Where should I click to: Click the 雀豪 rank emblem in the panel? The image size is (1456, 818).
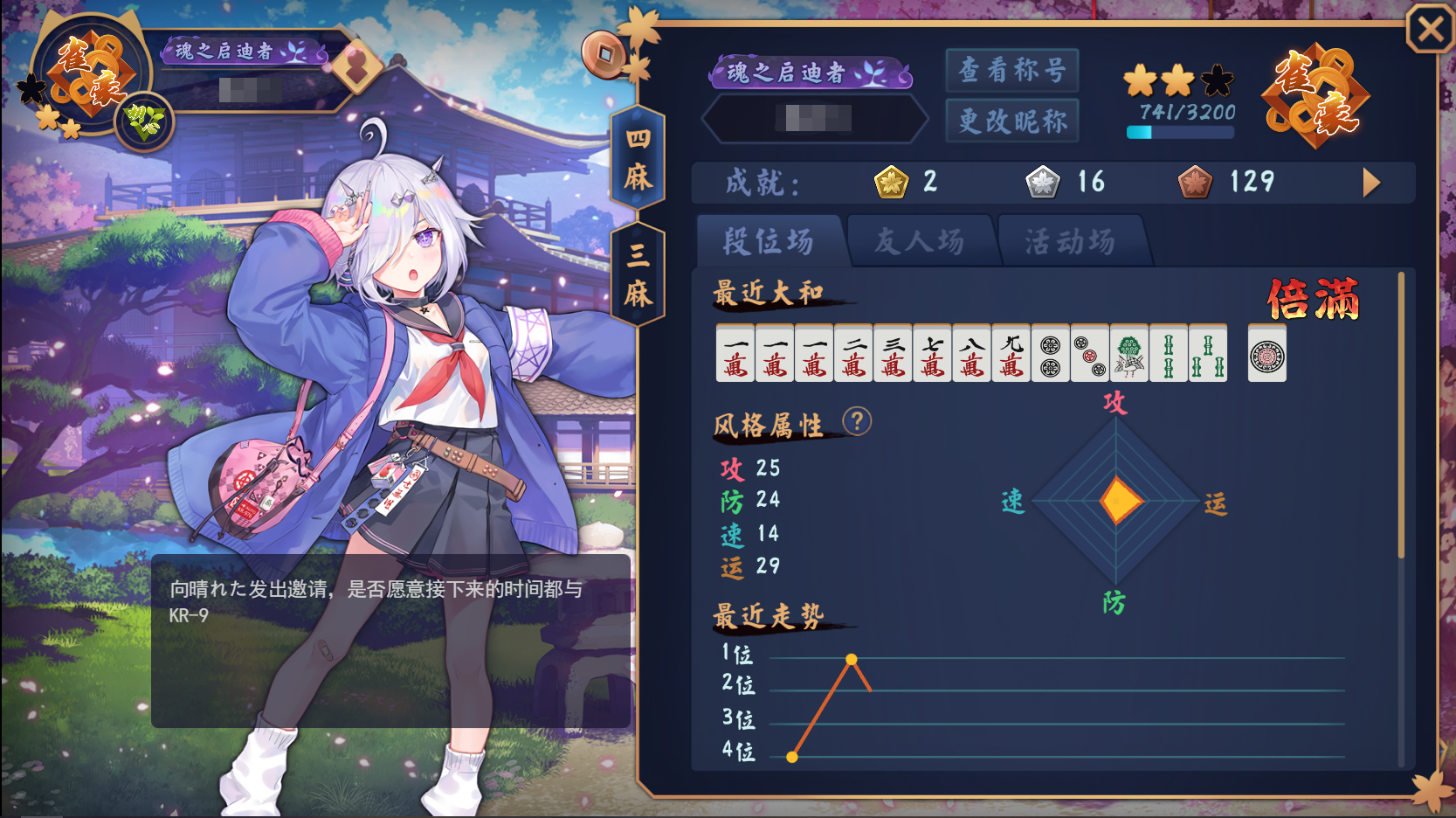[1315, 96]
